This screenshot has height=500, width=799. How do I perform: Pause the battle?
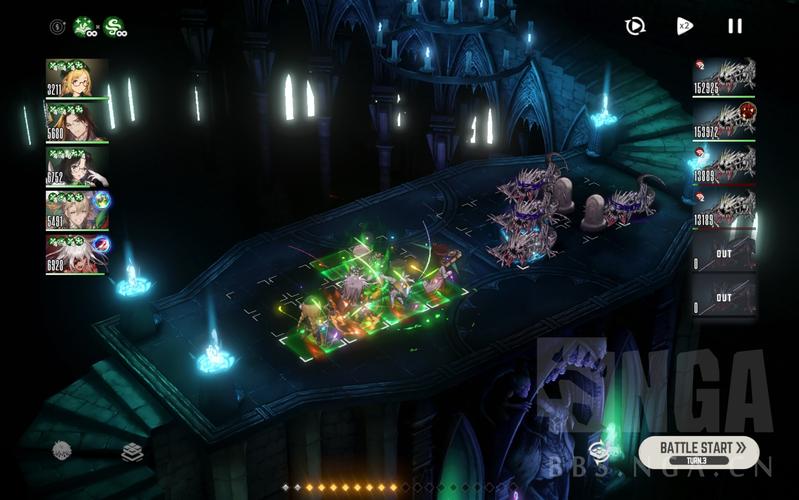point(735,26)
